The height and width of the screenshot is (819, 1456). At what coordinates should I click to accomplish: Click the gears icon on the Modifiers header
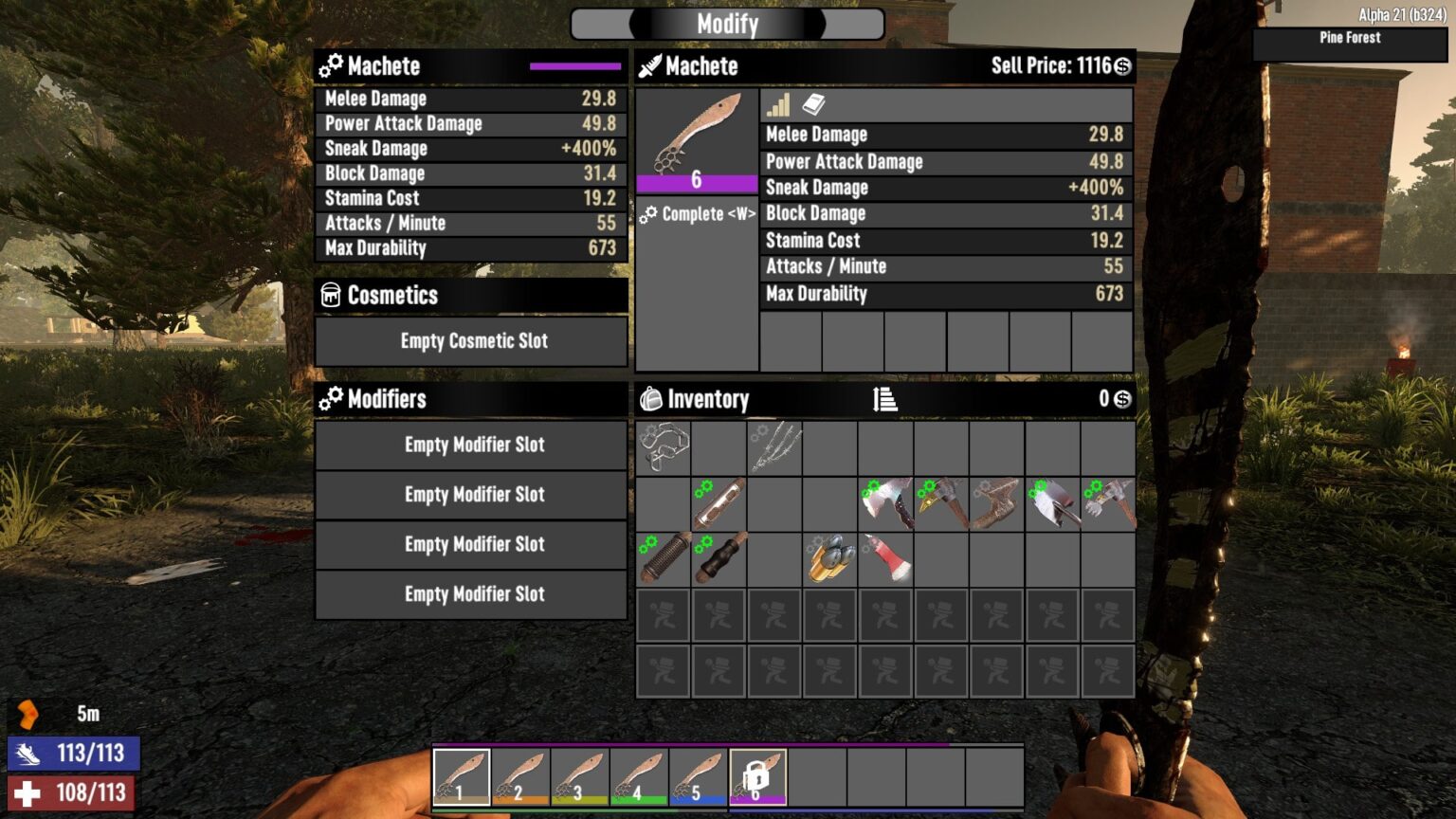pyautogui.click(x=333, y=399)
